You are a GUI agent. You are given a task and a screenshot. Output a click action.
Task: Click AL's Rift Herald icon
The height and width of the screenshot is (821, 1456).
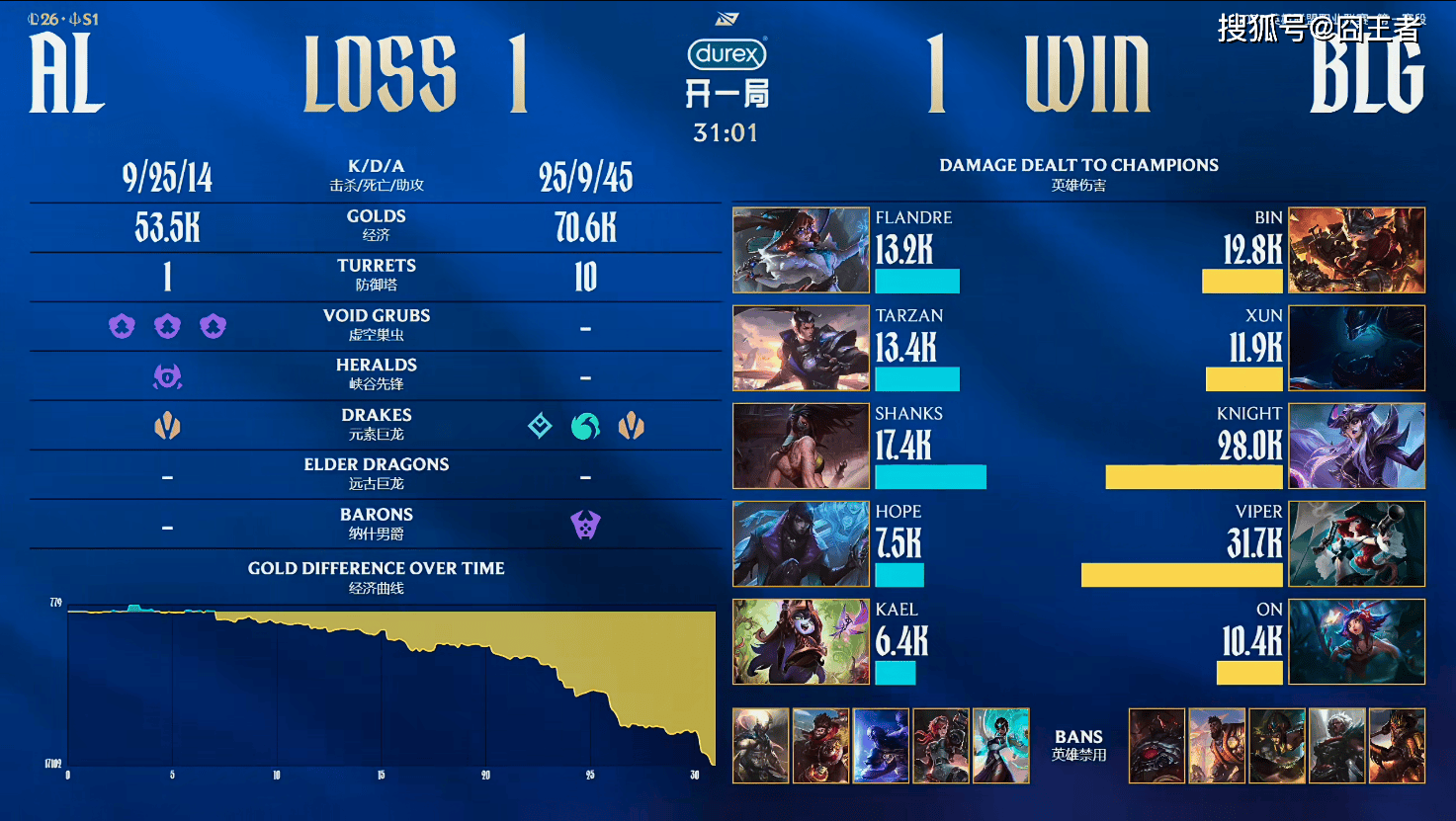[167, 376]
